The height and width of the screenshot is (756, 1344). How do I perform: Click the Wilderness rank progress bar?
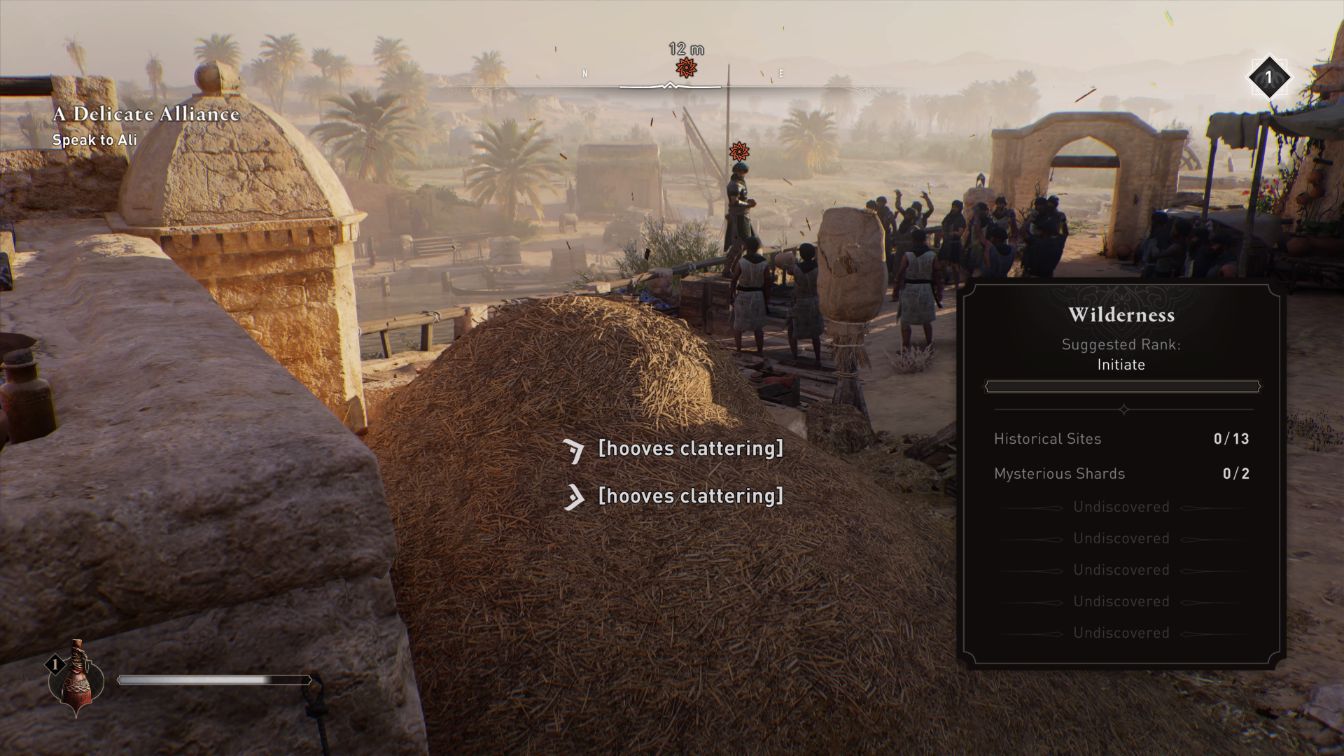click(x=1121, y=386)
